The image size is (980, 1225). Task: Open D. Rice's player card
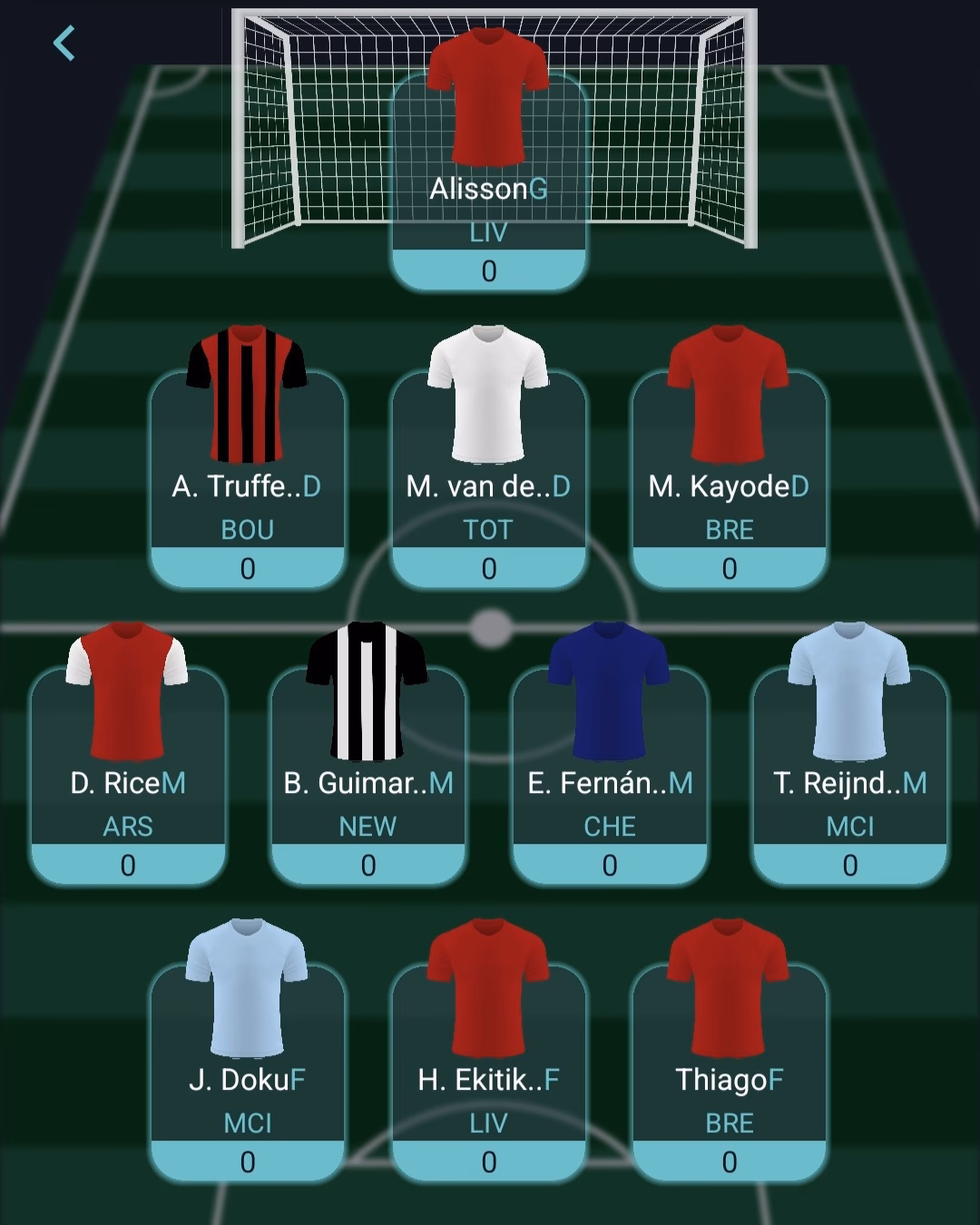pos(128,776)
